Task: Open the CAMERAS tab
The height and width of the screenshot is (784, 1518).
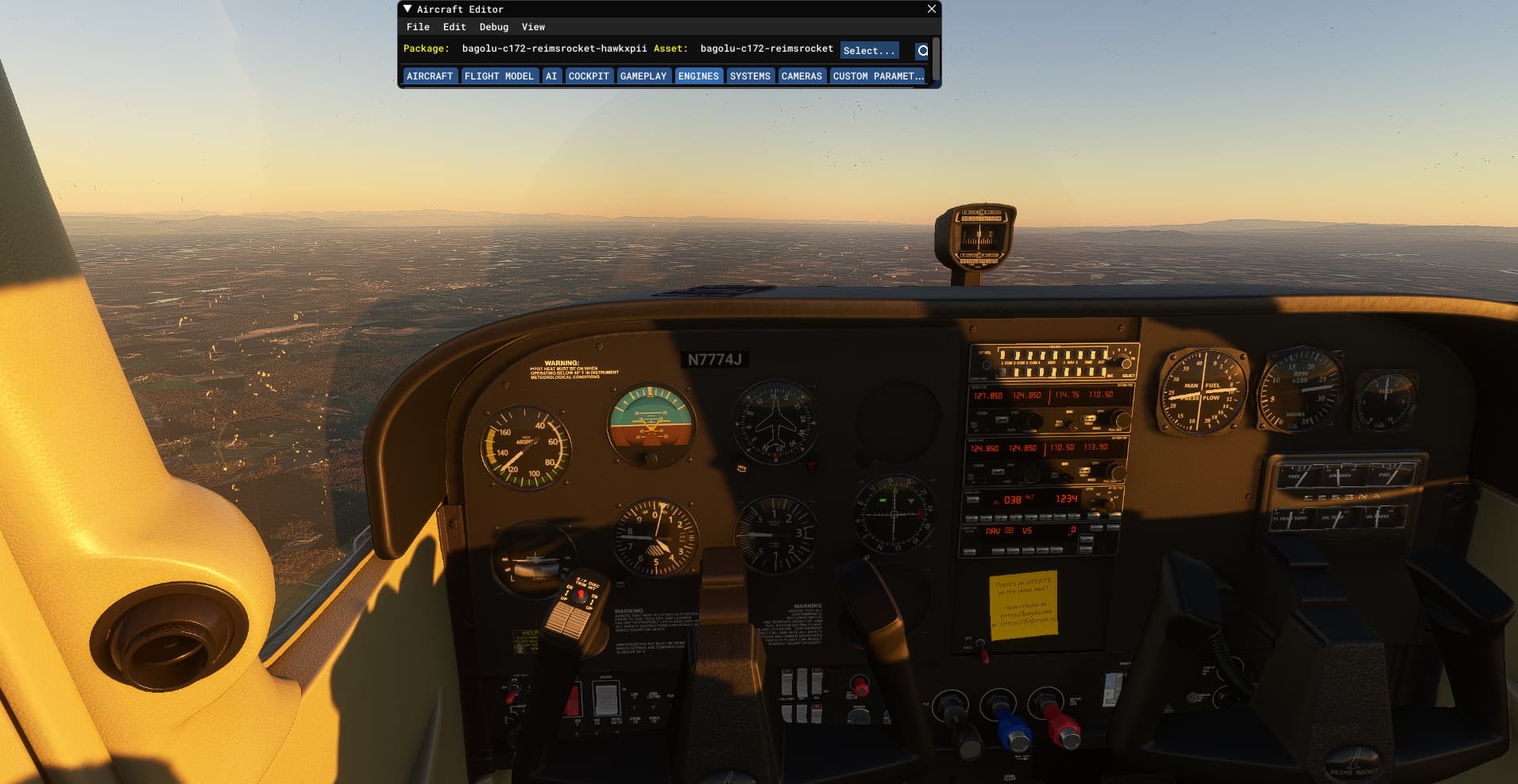Action: pyautogui.click(x=801, y=75)
